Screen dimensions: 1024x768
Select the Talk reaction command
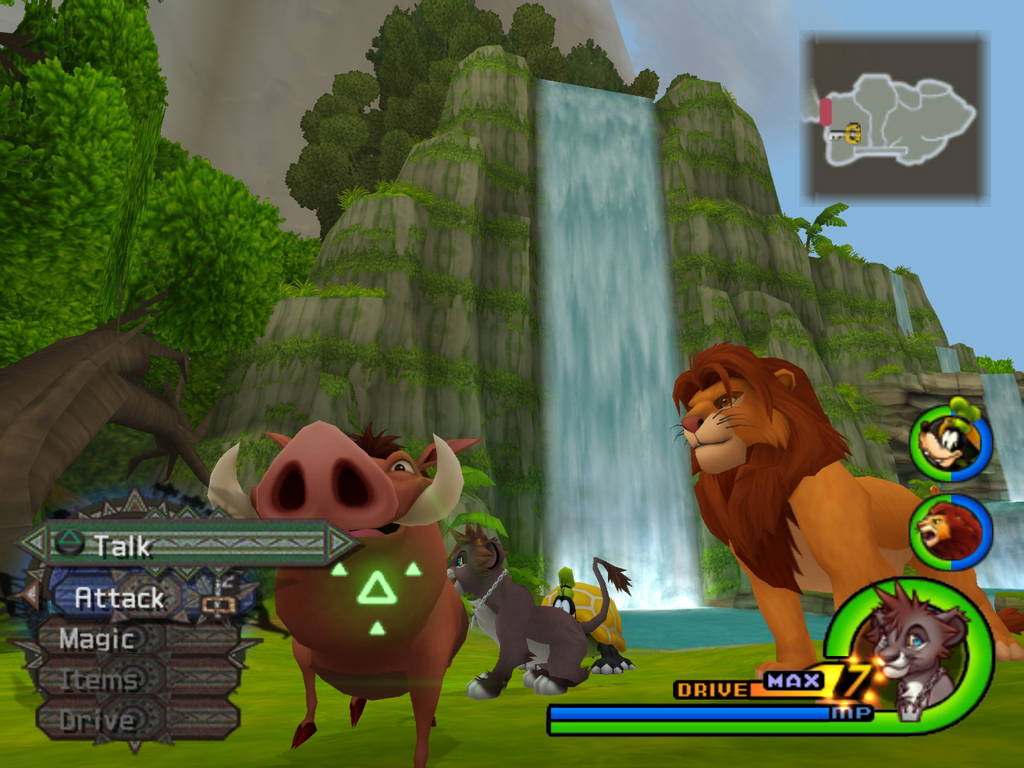click(x=188, y=545)
